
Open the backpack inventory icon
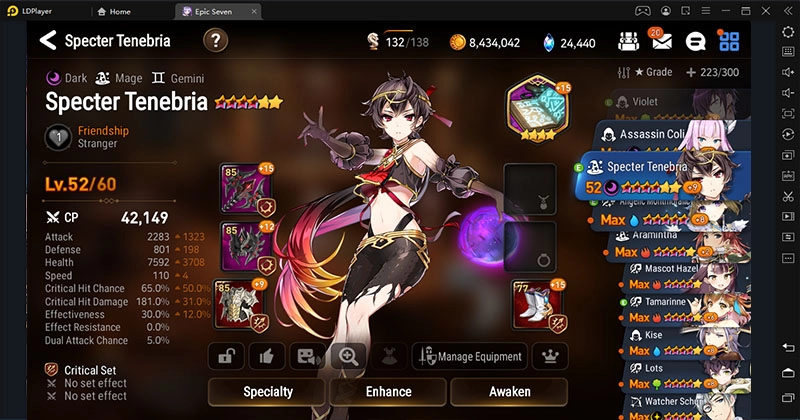coord(629,42)
